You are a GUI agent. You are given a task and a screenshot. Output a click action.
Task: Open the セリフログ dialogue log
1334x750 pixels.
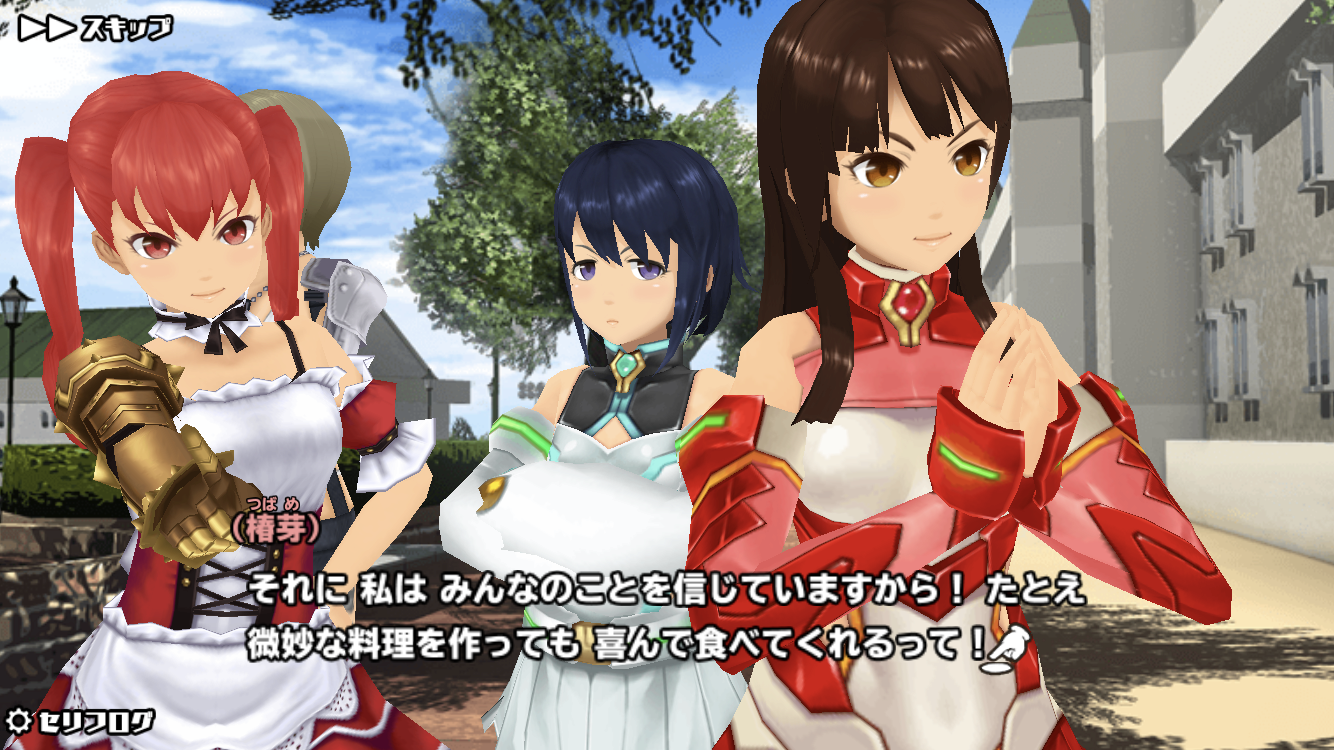[x=81, y=720]
